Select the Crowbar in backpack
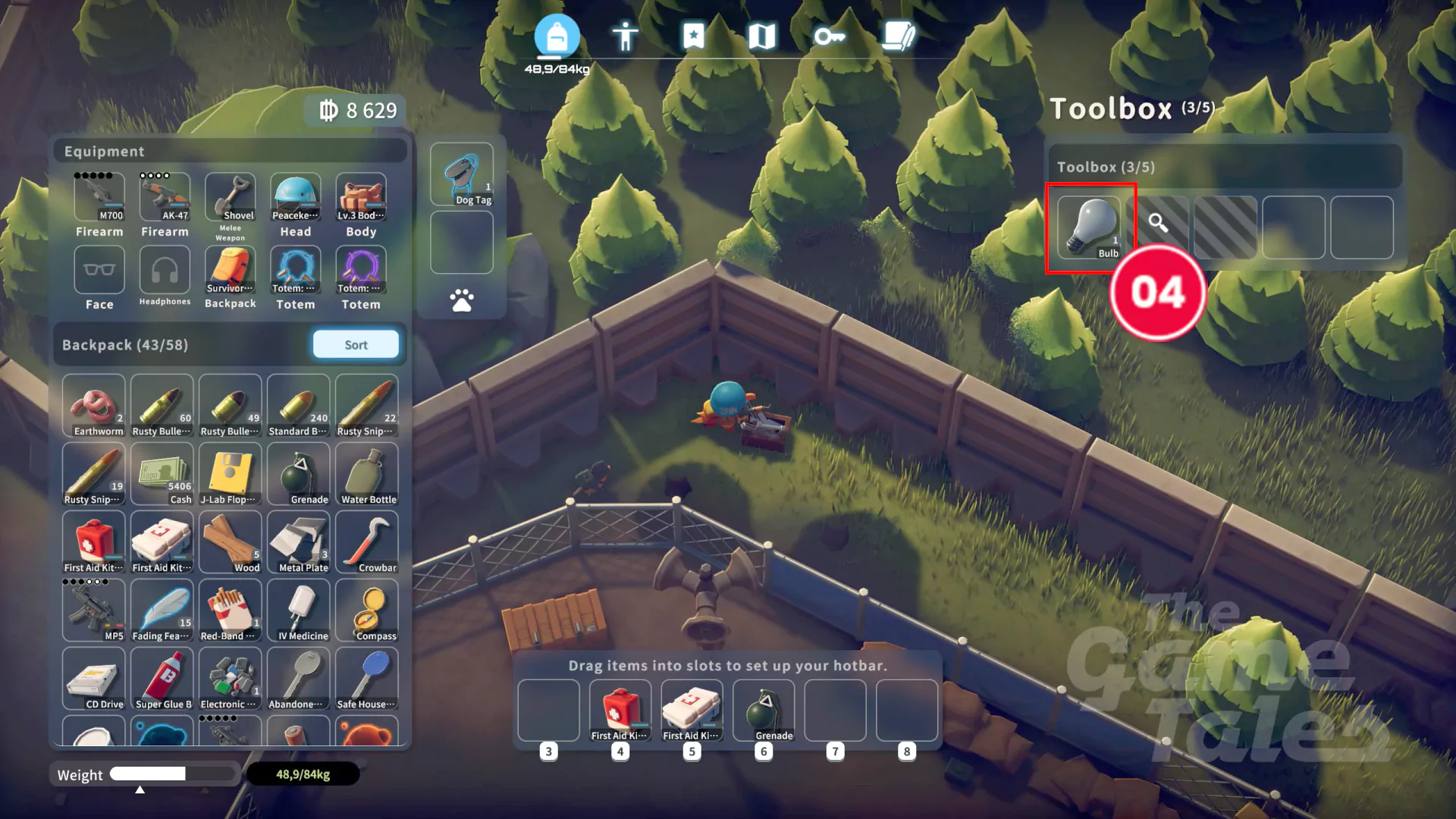1456x819 pixels. coord(367,542)
